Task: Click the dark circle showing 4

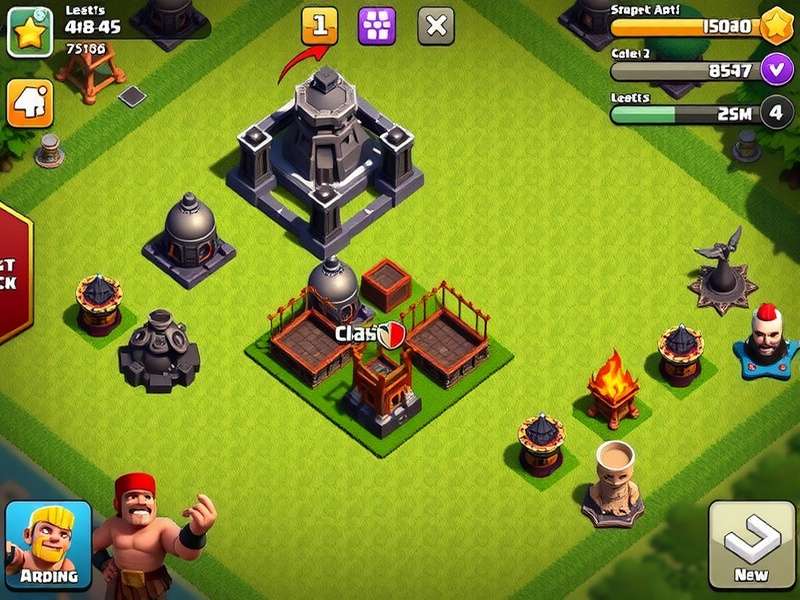Action: pyautogui.click(x=776, y=113)
